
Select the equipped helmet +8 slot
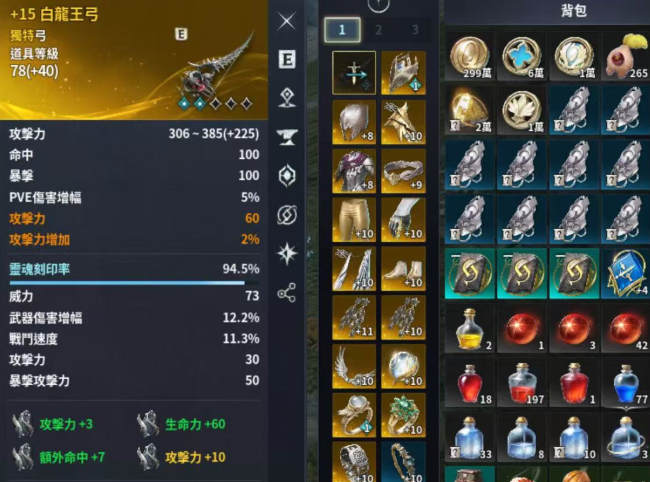[x=354, y=122]
